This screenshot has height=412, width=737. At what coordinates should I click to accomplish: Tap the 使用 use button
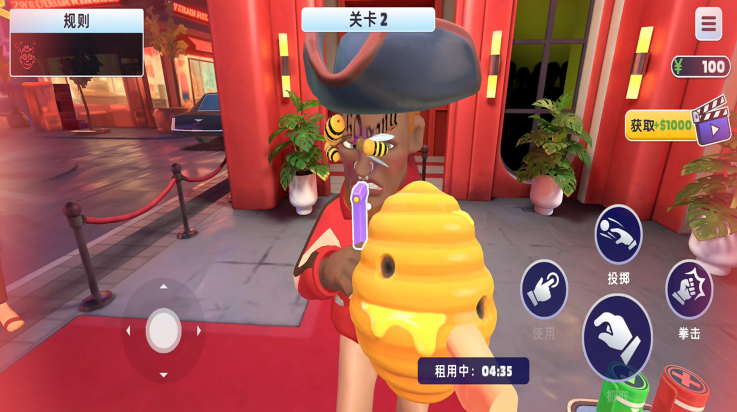(x=544, y=290)
